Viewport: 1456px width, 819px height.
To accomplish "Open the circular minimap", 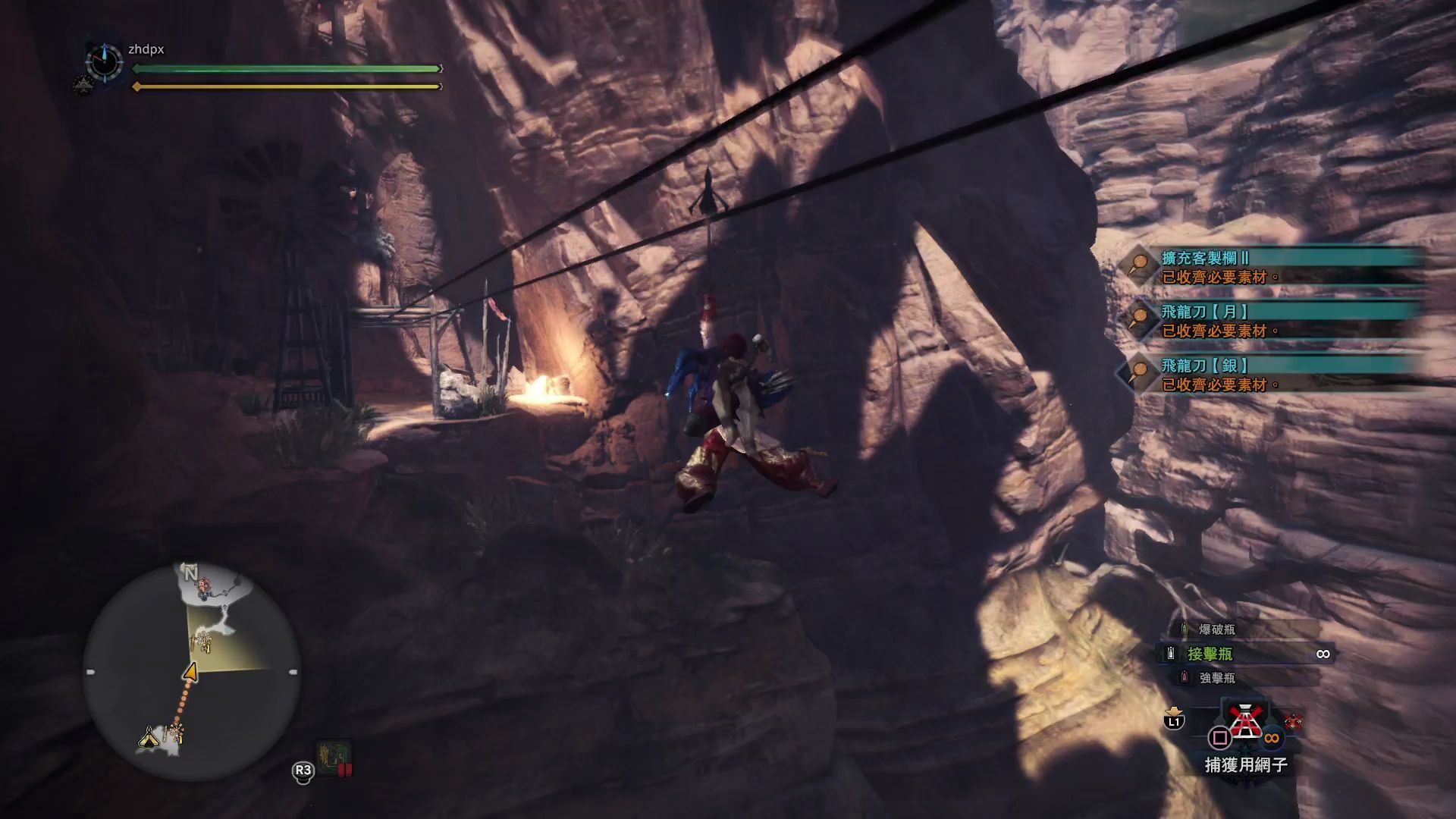I will [191, 671].
